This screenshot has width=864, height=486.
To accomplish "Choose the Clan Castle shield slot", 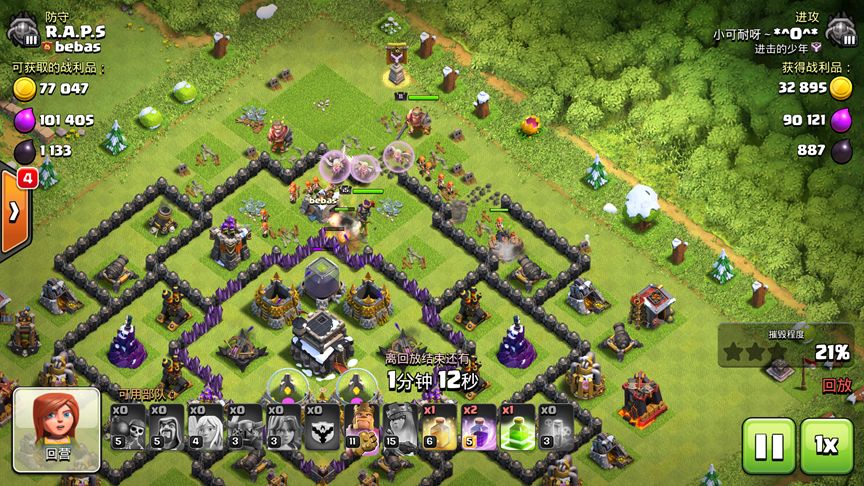I will (322, 426).
